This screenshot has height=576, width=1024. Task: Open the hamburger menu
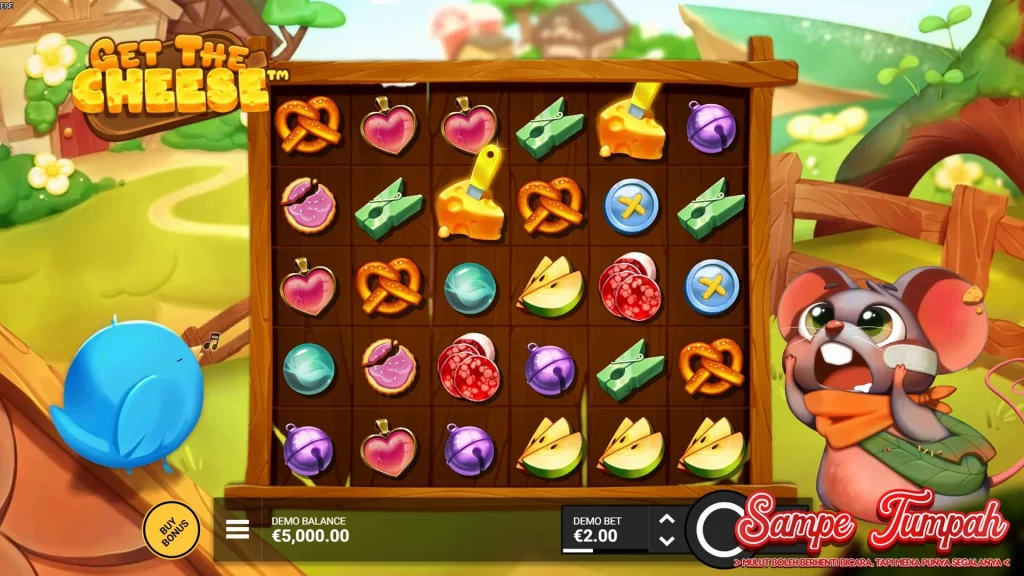pos(238,529)
